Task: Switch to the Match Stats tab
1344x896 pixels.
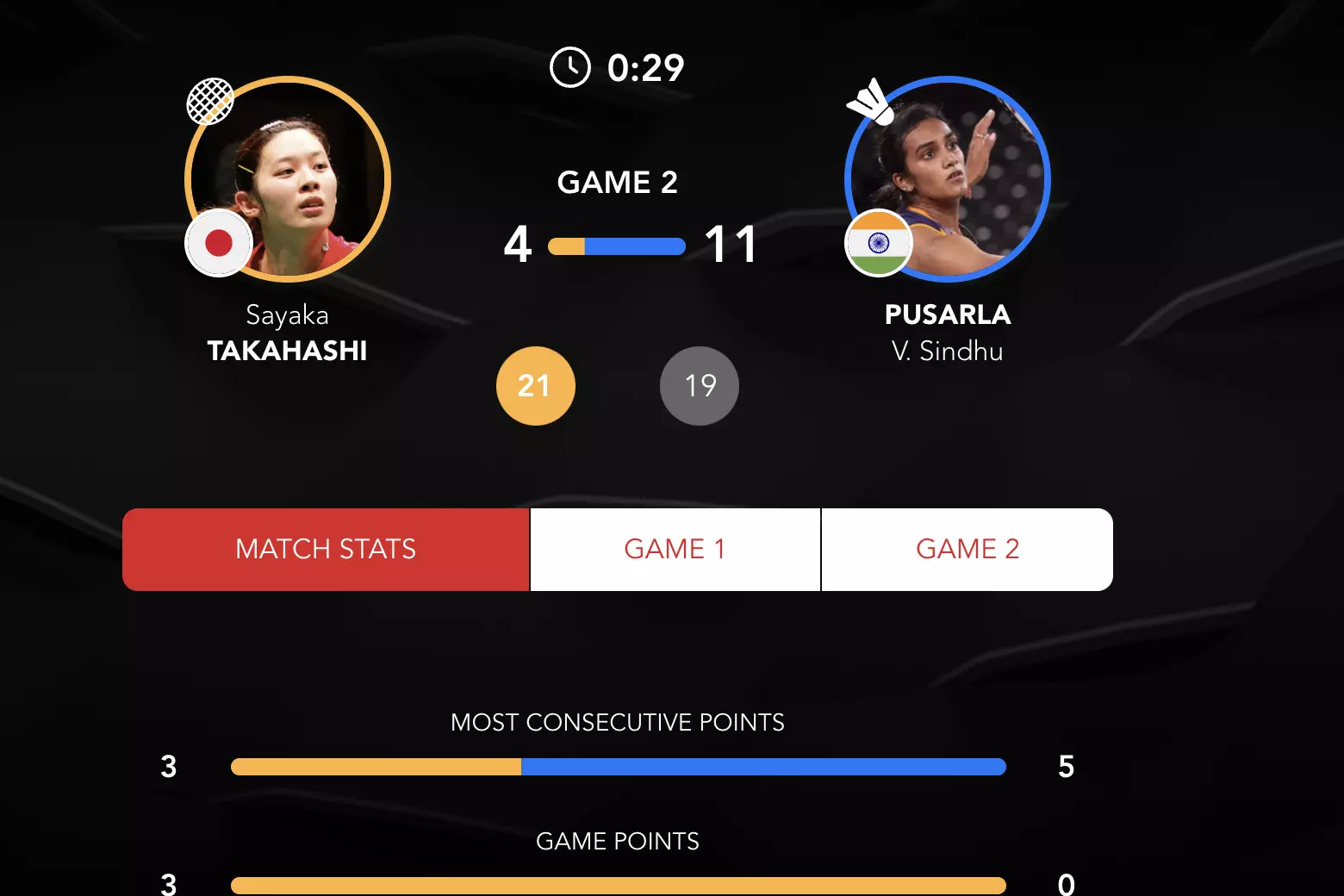Action: point(326,550)
